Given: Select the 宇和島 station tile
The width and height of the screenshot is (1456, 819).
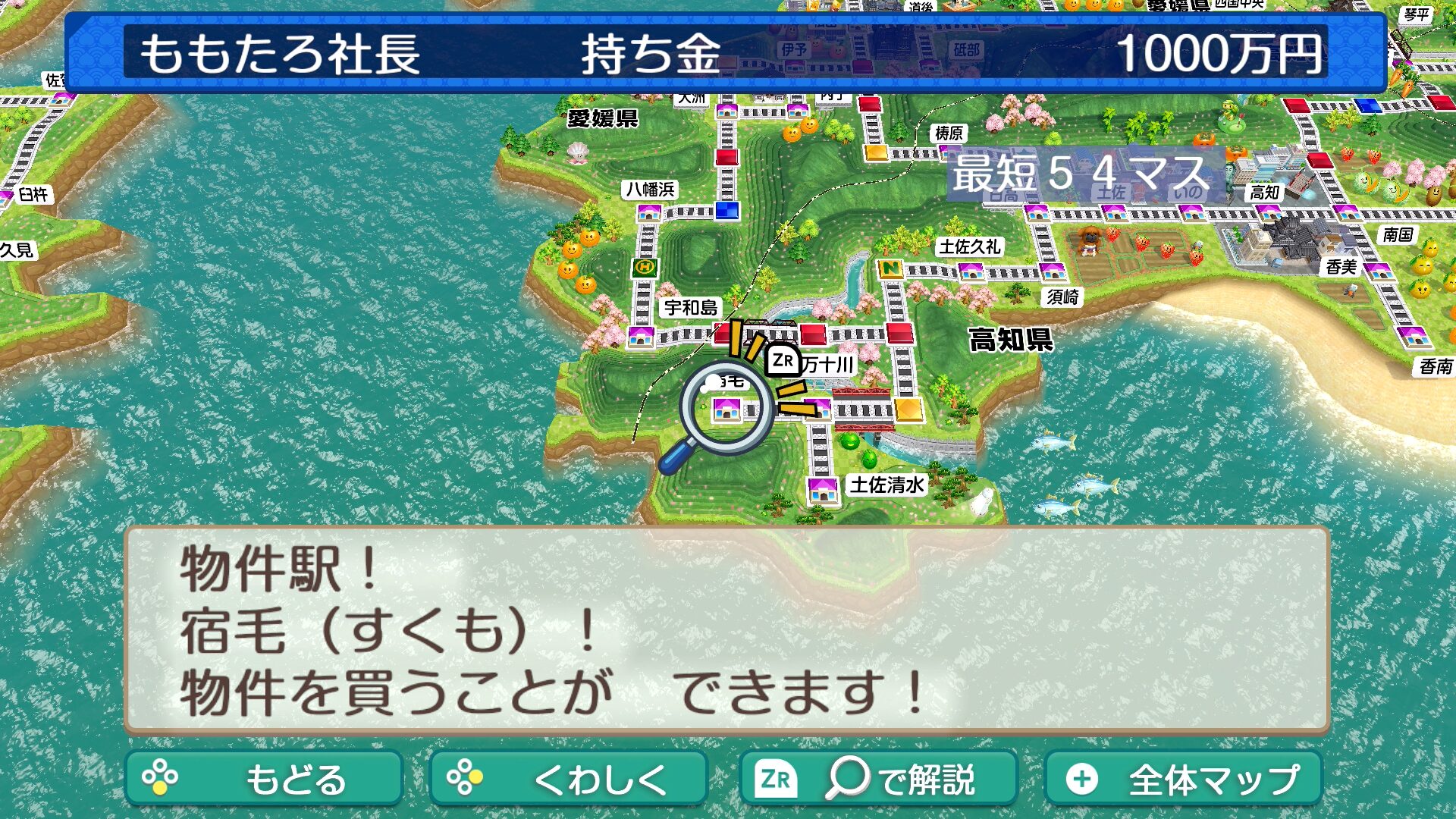Looking at the screenshot, I should [641, 335].
